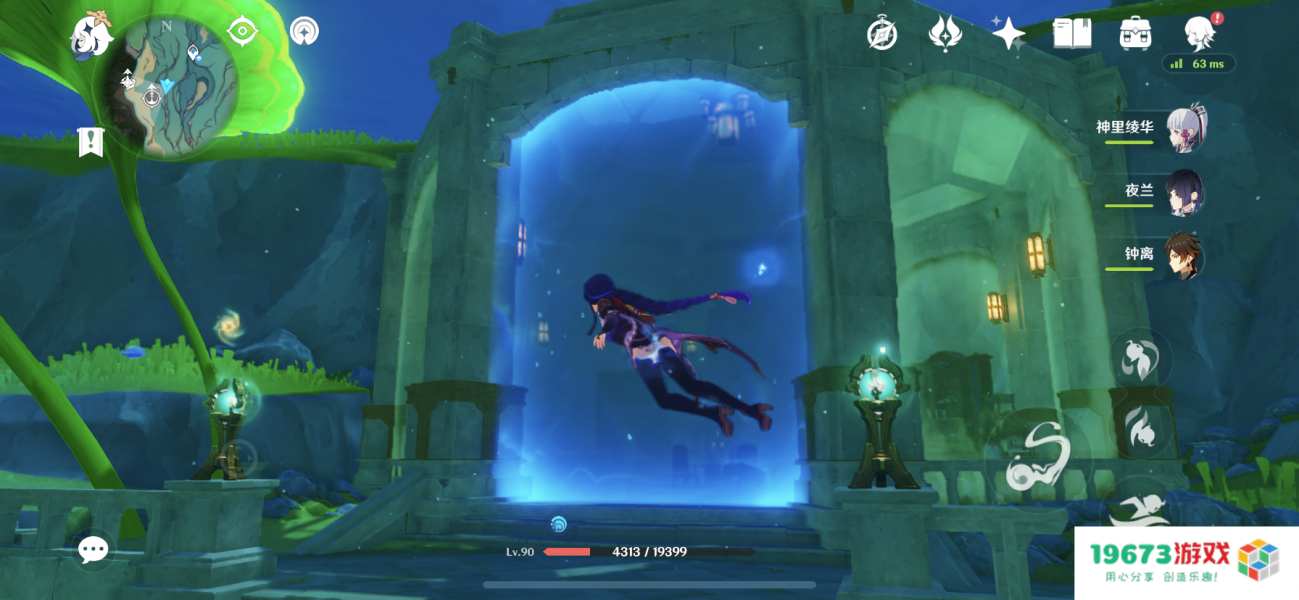Switch to party member 夜兰
1299x600 pixels.
(1184, 192)
